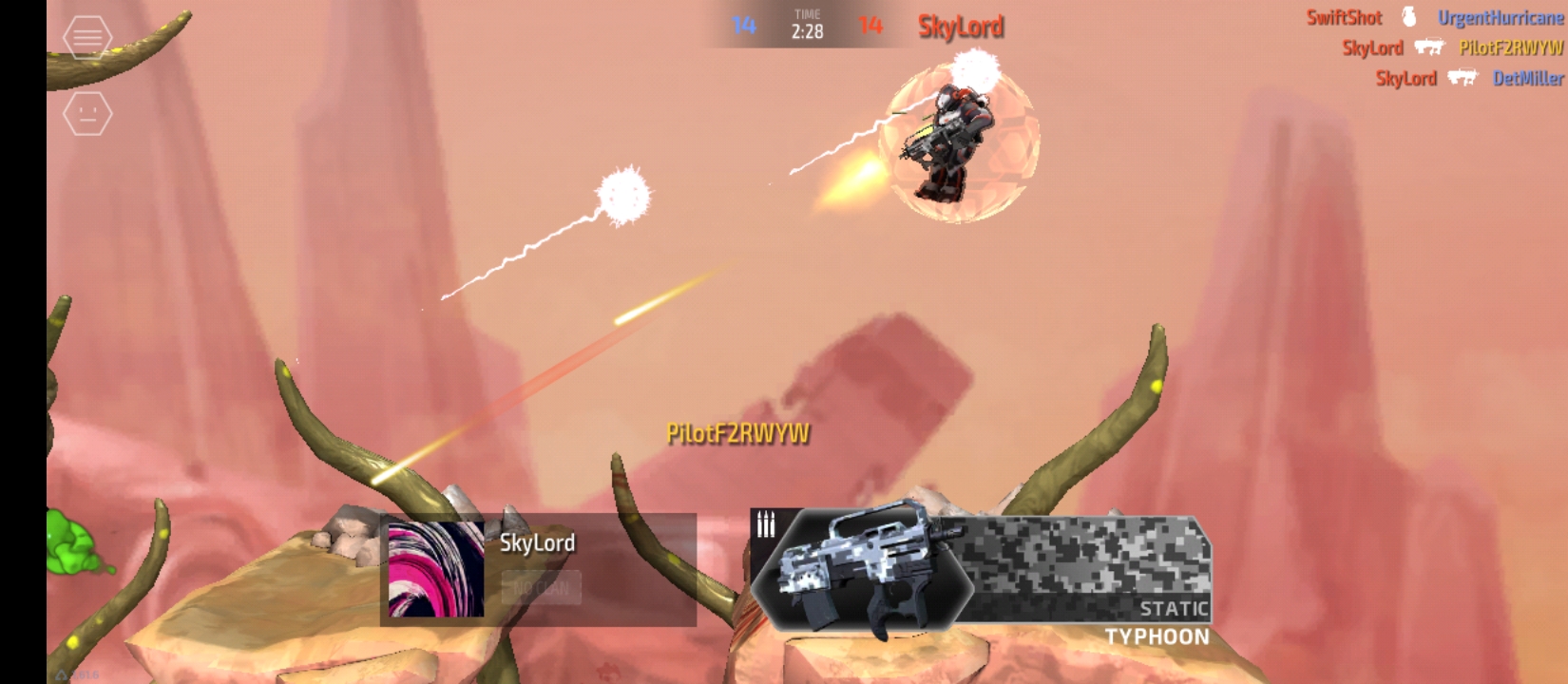The image size is (1568, 684).
Task: Open the hamburger menu hexagon
Action: (87, 37)
